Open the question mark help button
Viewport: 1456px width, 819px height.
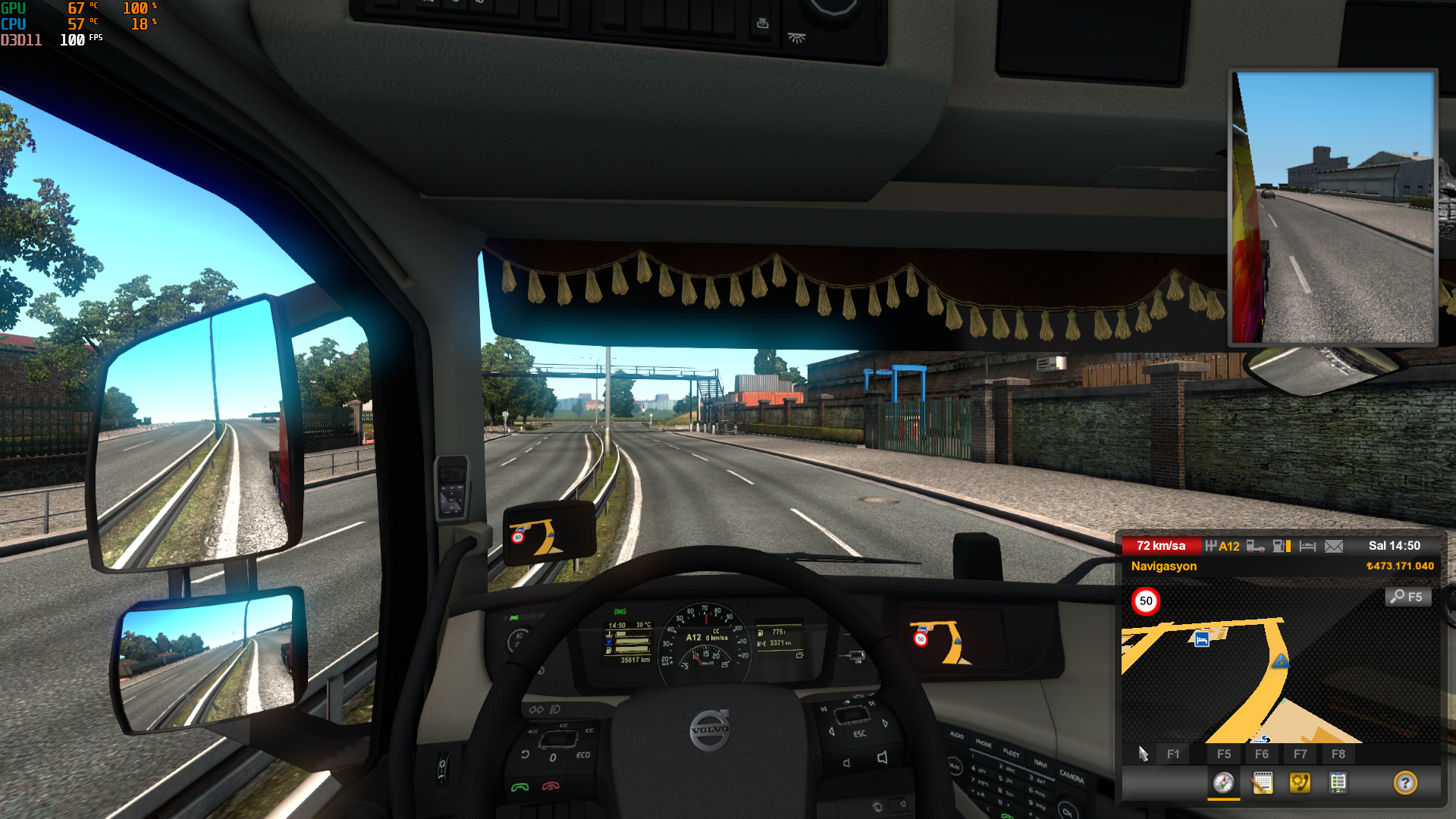click(x=1404, y=783)
